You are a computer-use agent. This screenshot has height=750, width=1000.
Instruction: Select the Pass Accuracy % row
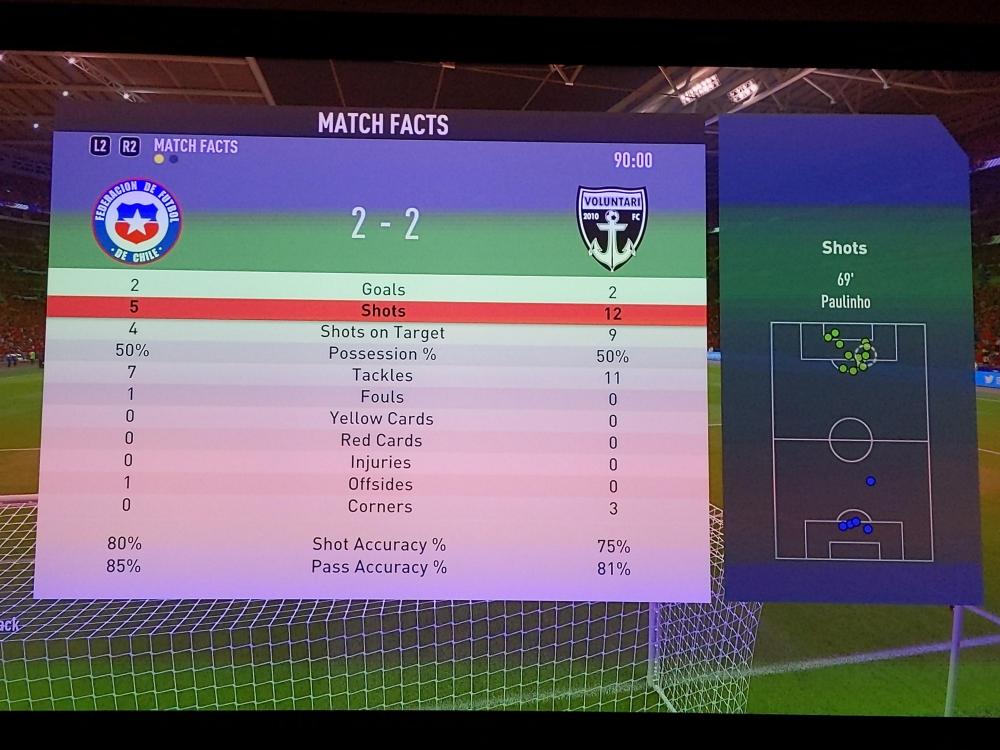coord(379,567)
